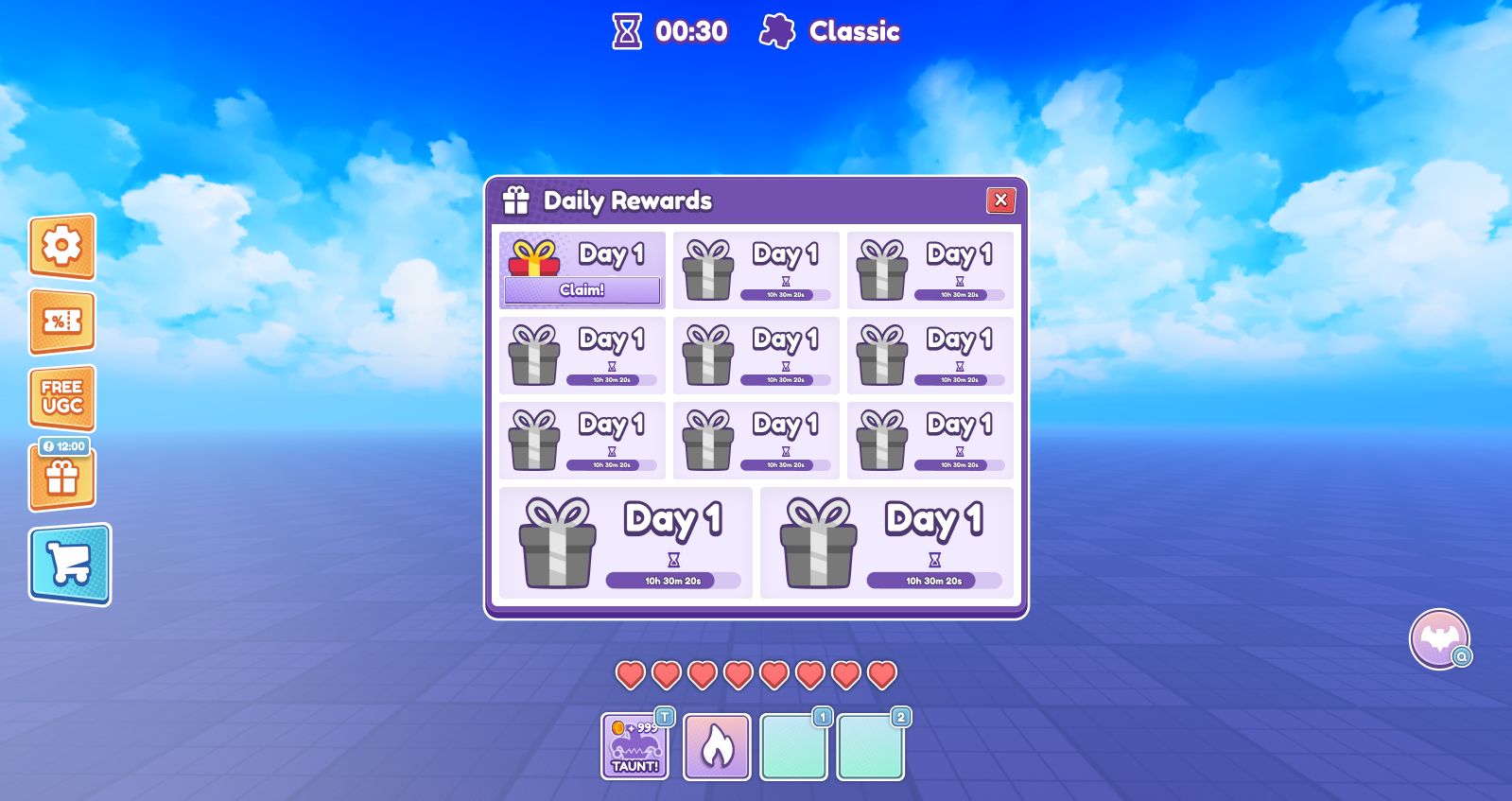Select the flame ability slot

[717, 747]
